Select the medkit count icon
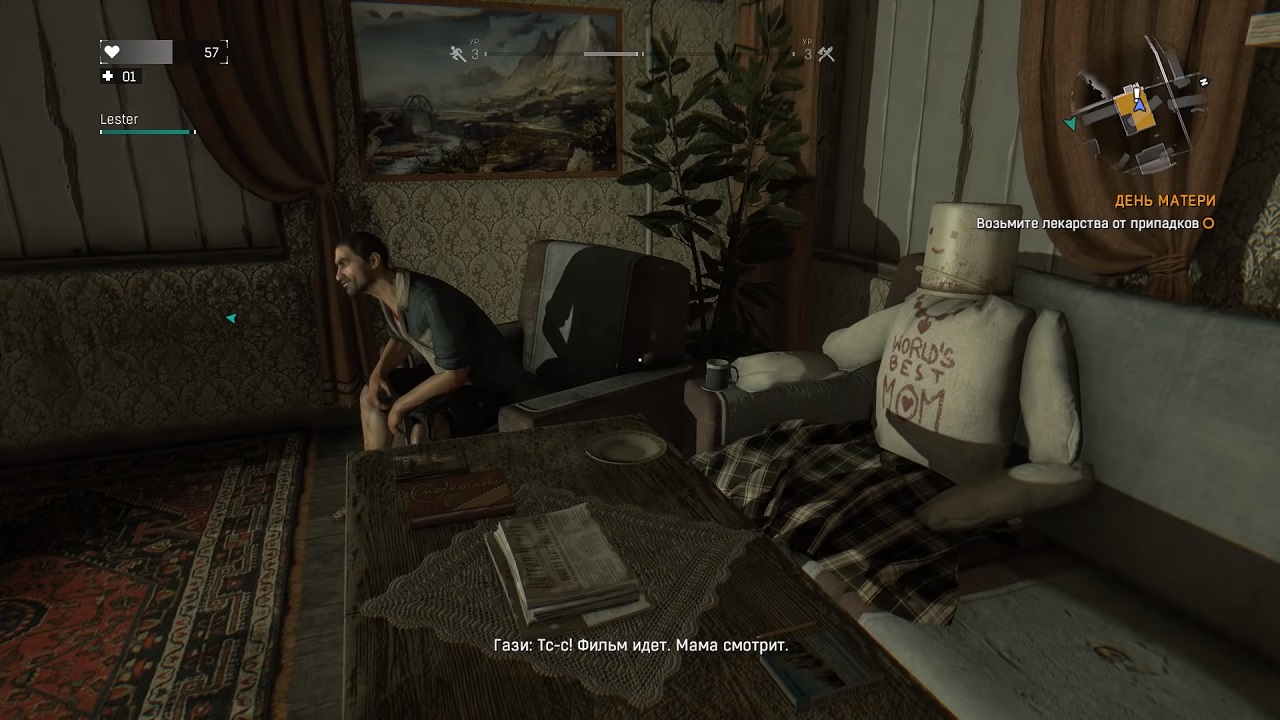The width and height of the screenshot is (1280, 720). coord(109,77)
